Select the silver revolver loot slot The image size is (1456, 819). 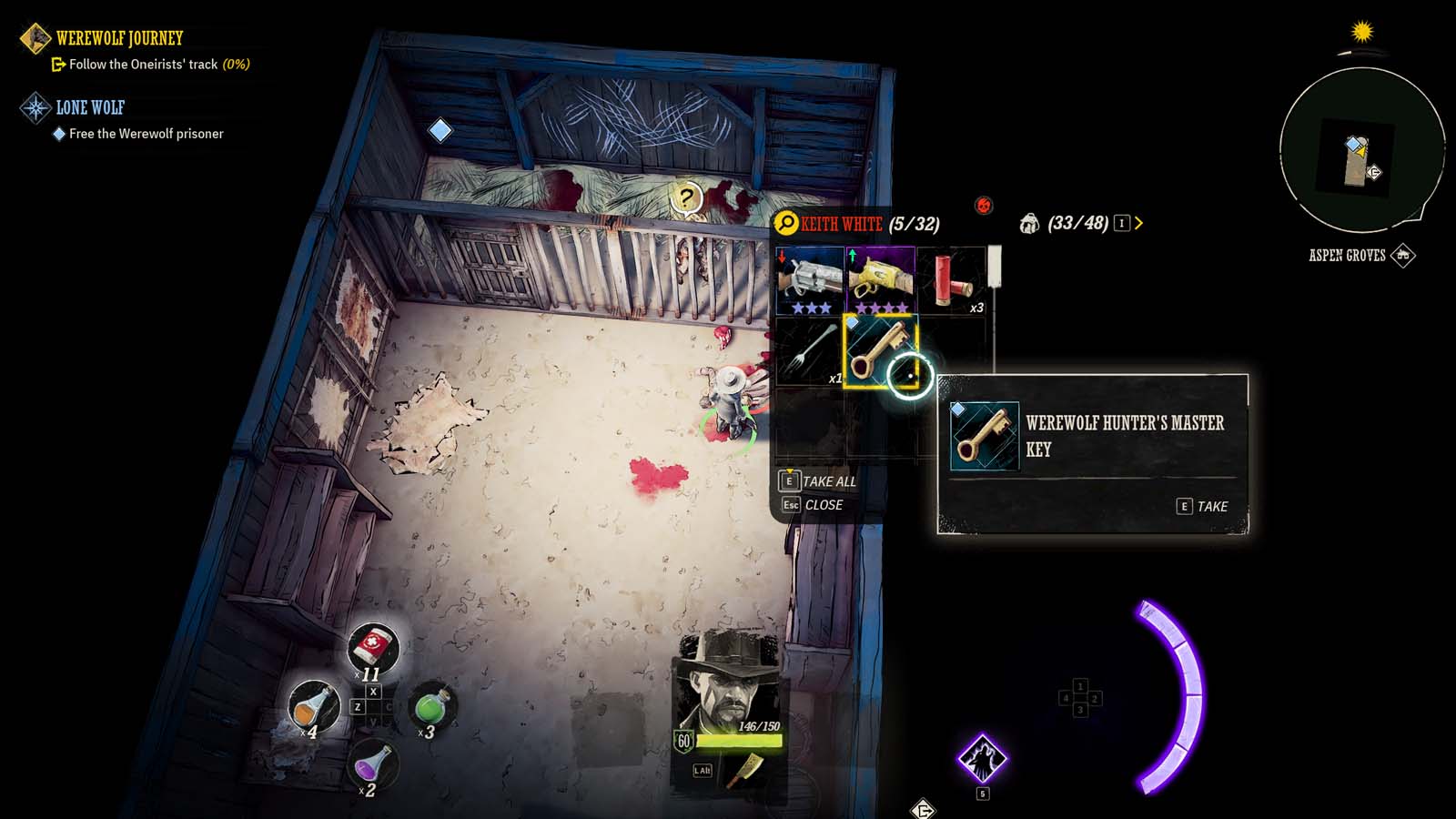click(x=810, y=280)
